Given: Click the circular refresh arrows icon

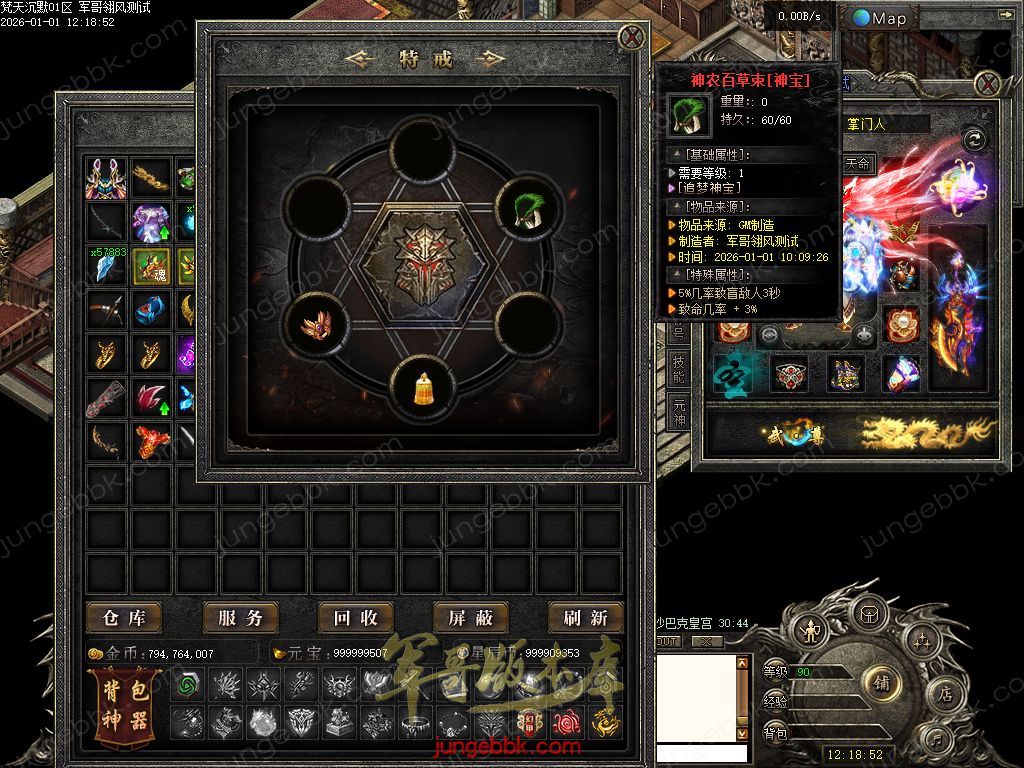Looking at the screenshot, I should 974,139.
